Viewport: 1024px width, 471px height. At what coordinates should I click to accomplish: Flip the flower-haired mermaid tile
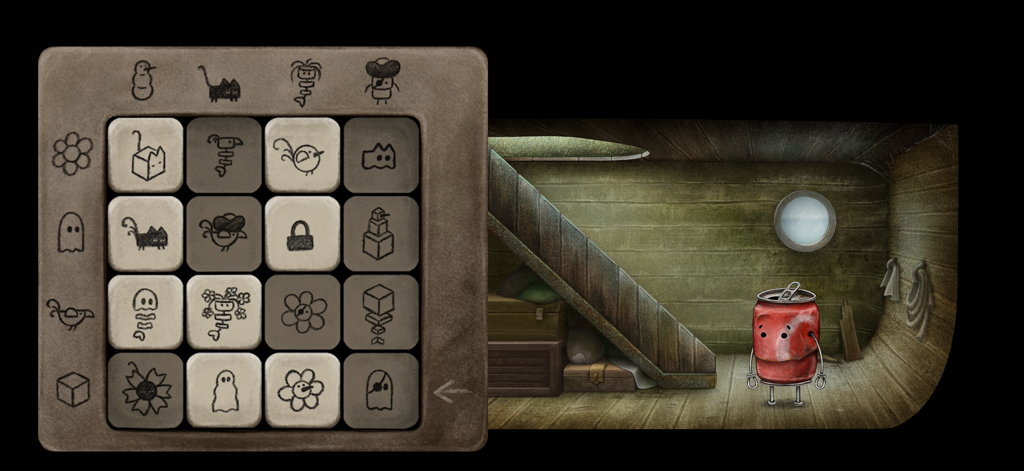(x=224, y=311)
